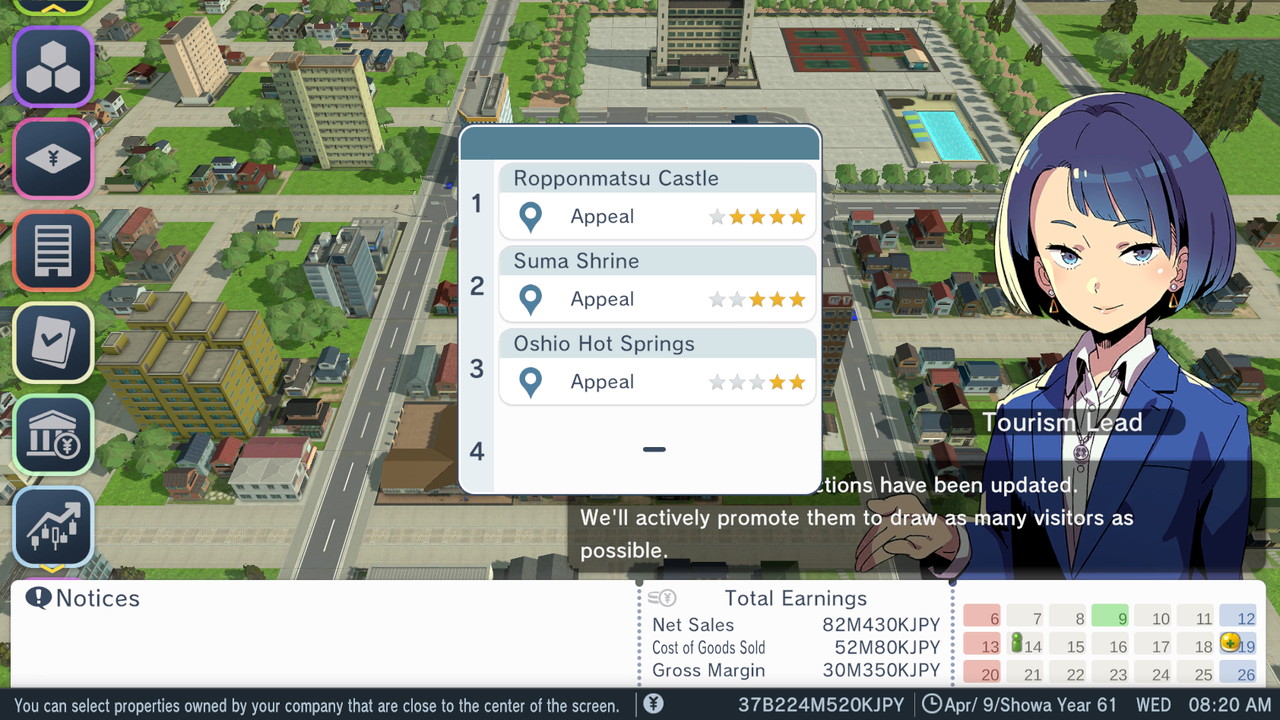Click the yen icon in the status bar
Image resolution: width=1280 pixels, height=720 pixels.
pyautogui.click(x=654, y=705)
